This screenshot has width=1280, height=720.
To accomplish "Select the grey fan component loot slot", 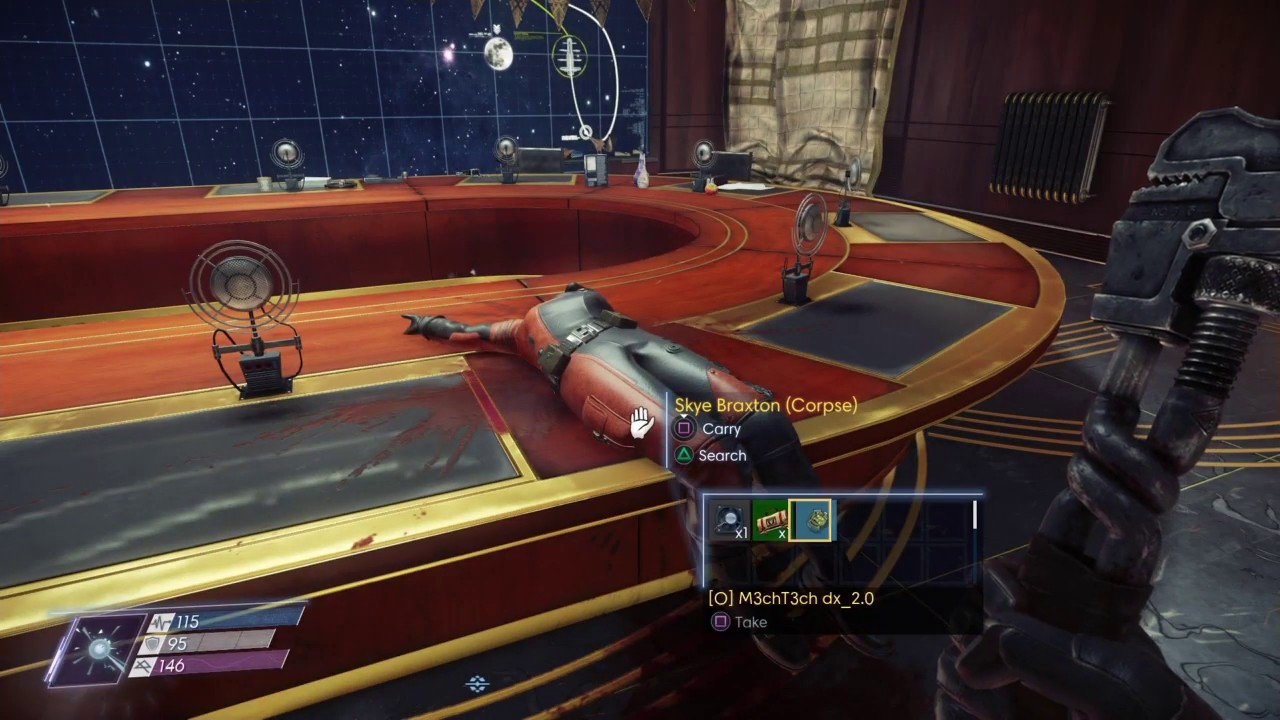I will point(730,521).
